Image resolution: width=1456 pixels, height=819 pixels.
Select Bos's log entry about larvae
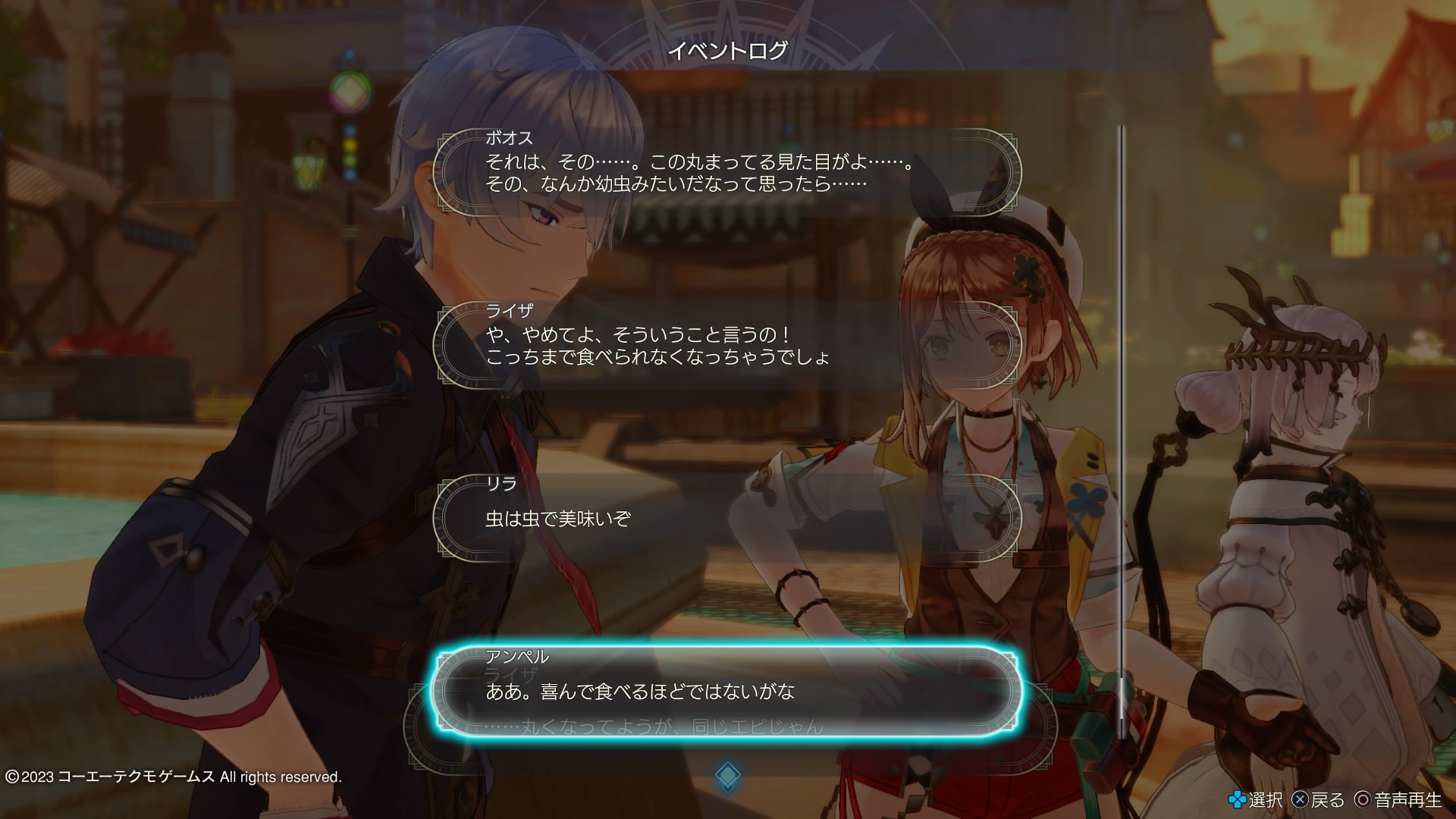[726, 173]
